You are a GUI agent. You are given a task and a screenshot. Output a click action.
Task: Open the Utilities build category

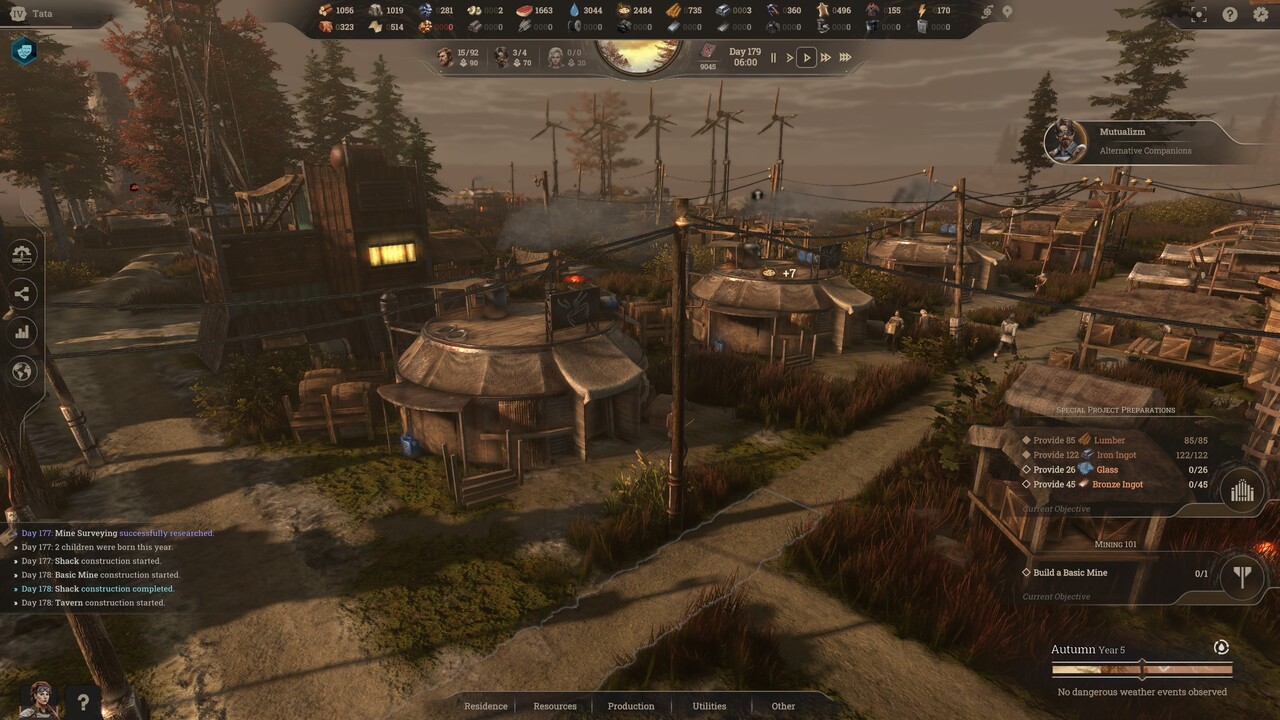click(x=710, y=706)
